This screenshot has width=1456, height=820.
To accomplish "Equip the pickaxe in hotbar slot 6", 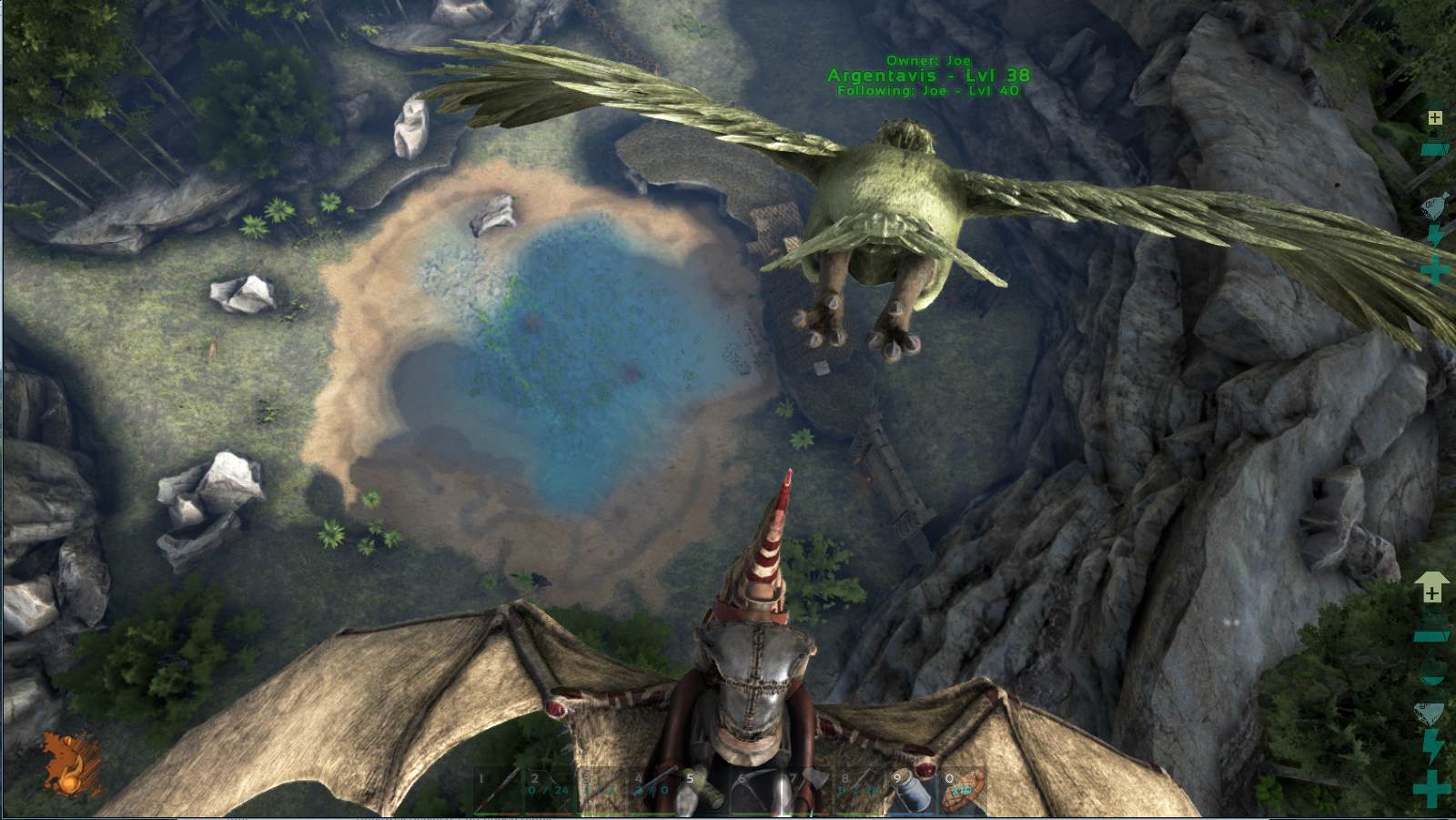I will [756, 791].
